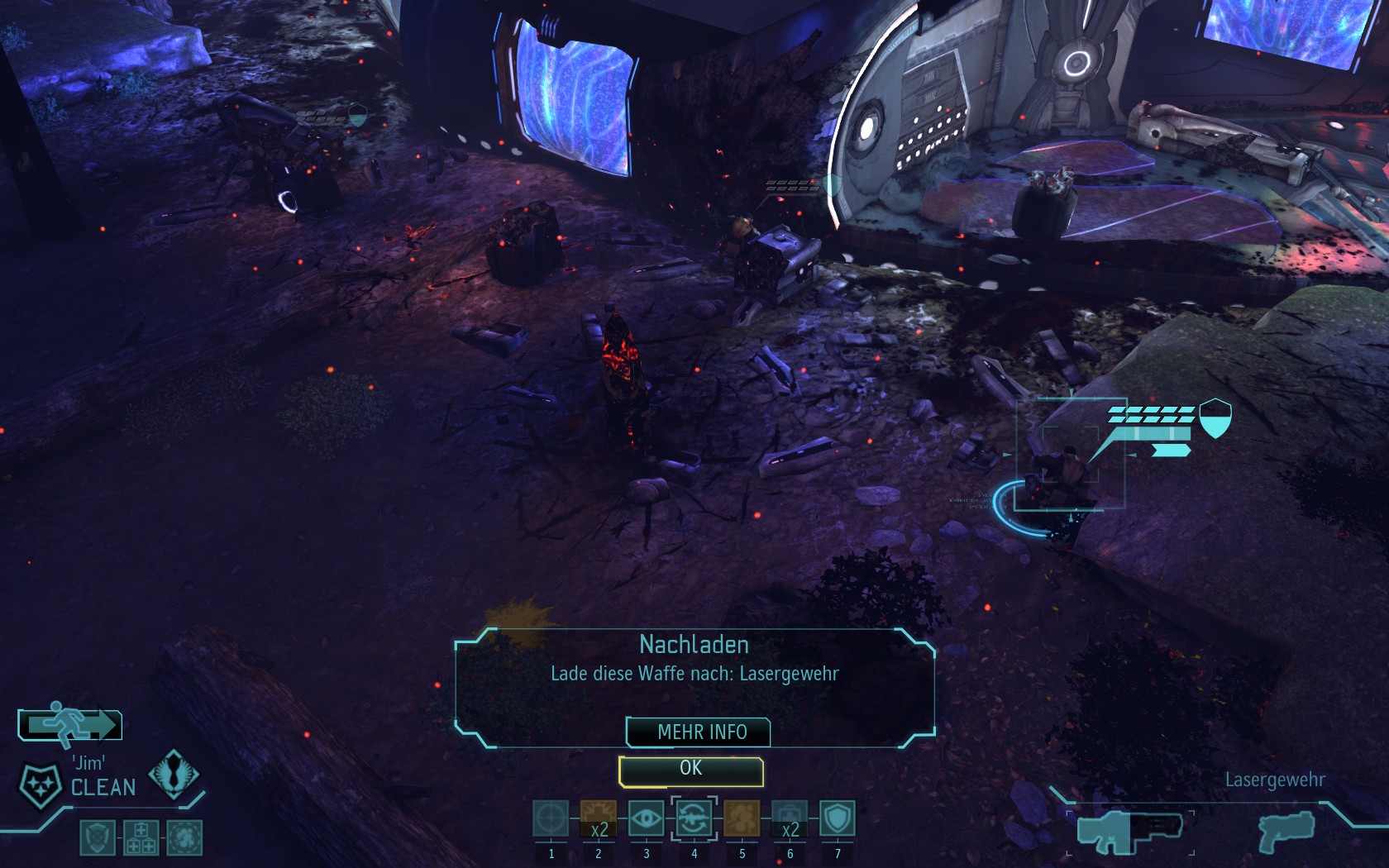
Task: Click the winged diamond class emblem
Action: [173, 774]
